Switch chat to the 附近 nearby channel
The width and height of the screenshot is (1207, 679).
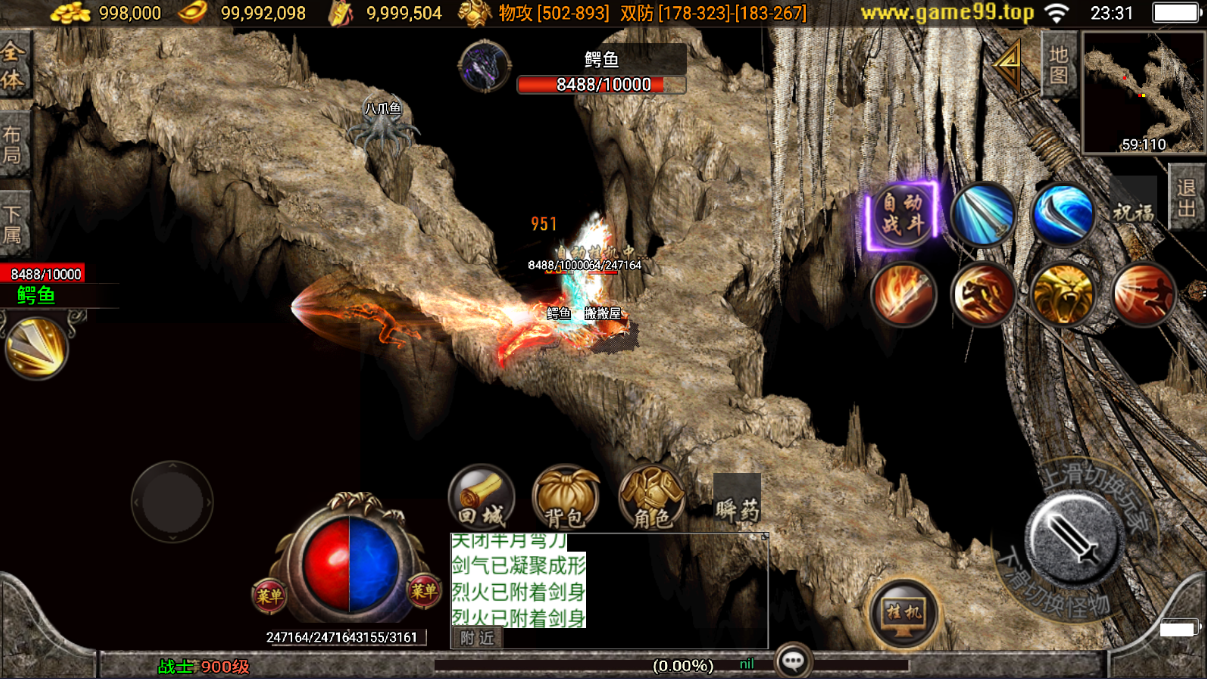[477, 638]
